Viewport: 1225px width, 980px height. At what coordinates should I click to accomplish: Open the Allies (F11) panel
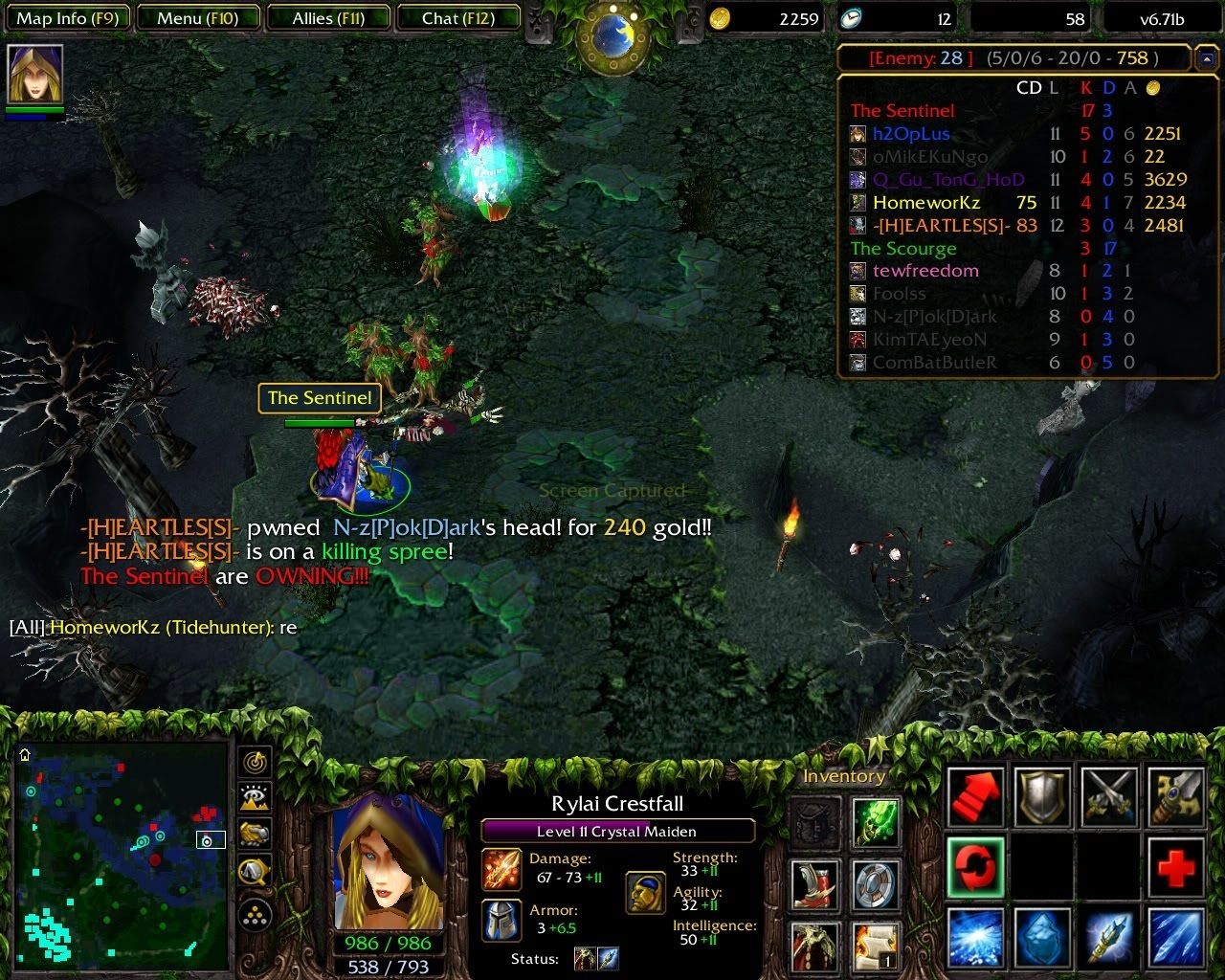pyautogui.click(x=328, y=18)
